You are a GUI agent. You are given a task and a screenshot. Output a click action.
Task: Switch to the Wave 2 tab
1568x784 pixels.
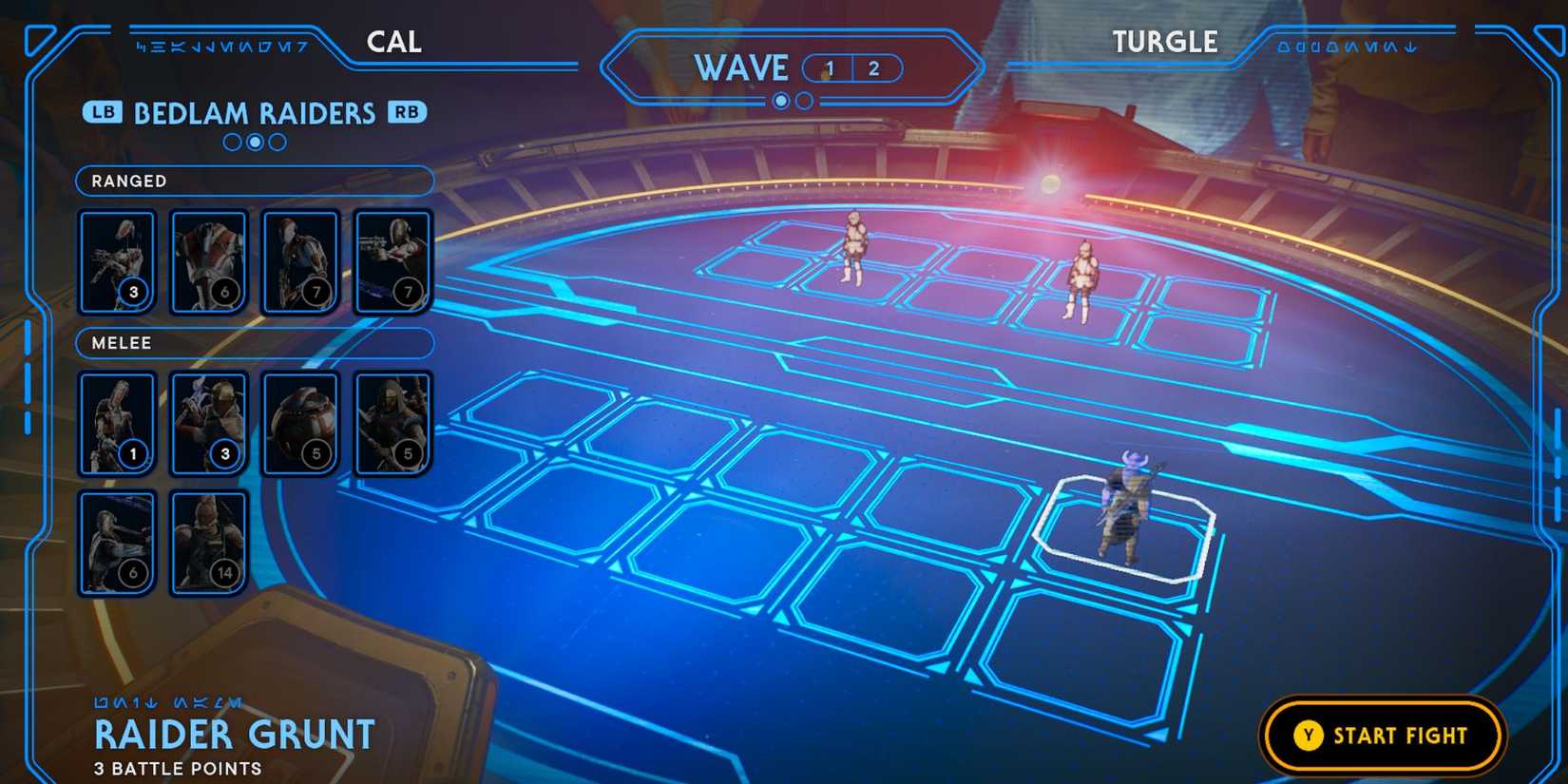coord(873,67)
